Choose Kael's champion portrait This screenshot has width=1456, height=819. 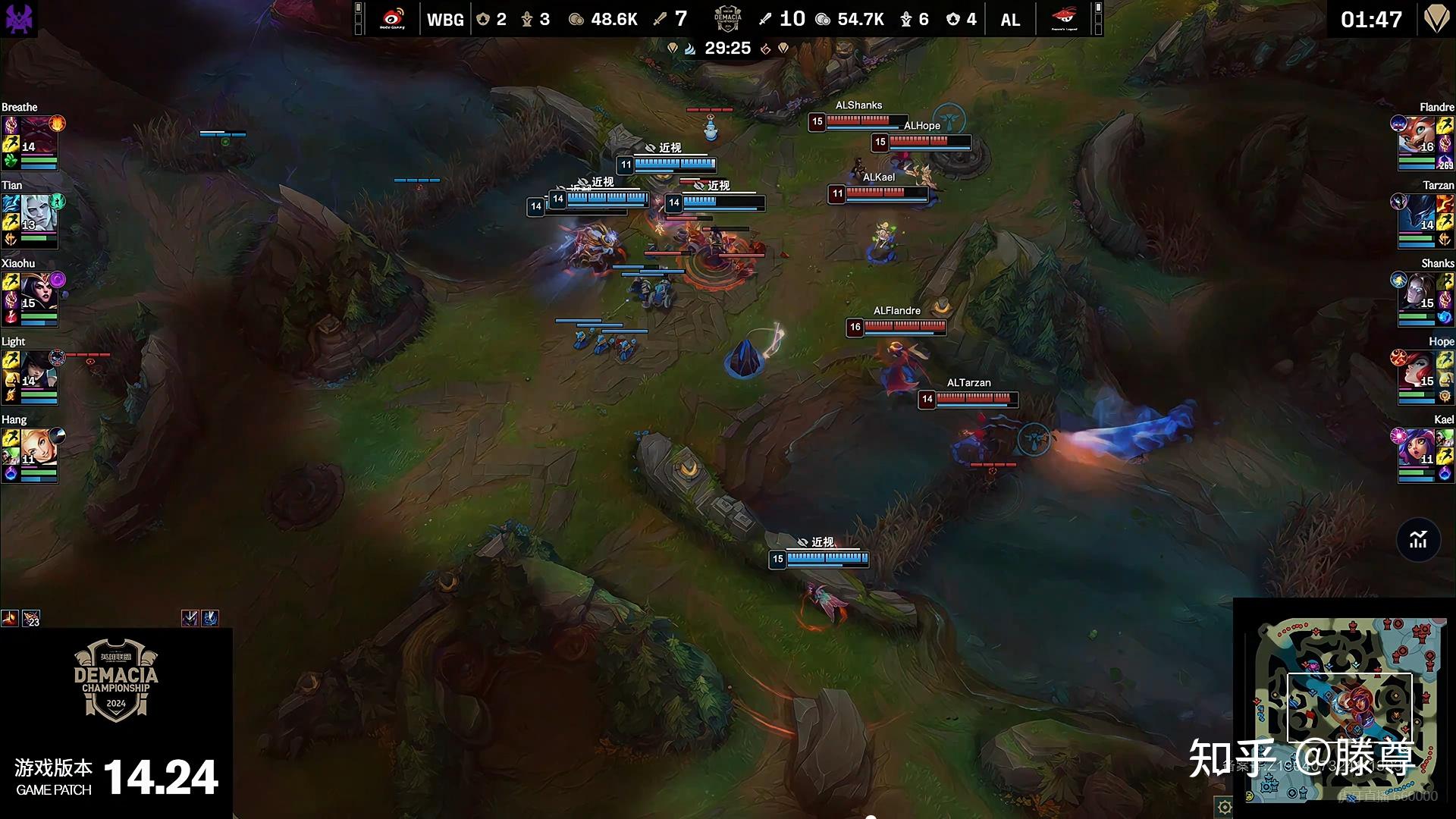(1417, 448)
